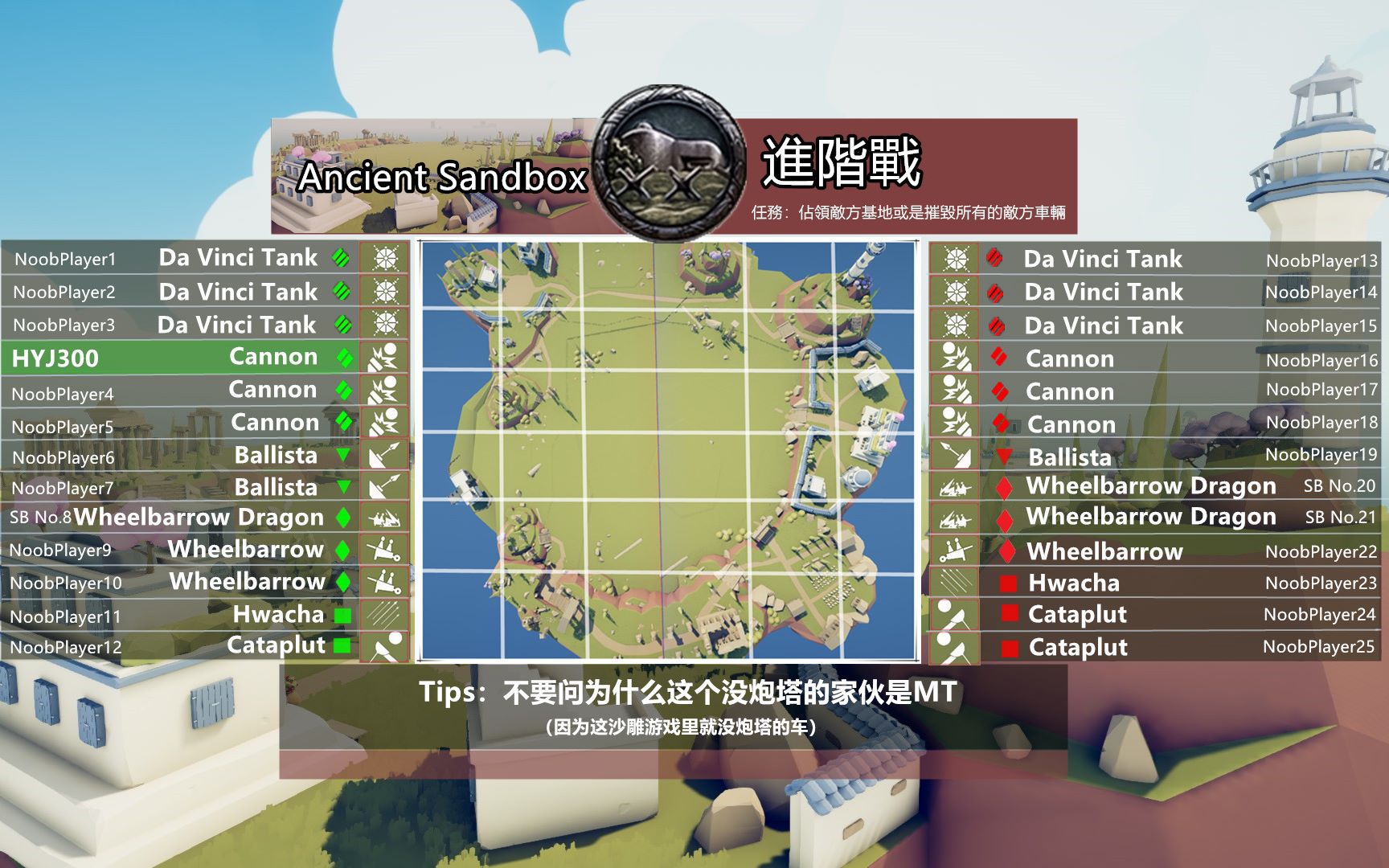The height and width of the screenshot is (868, 1389).
Task: Select NoobPlayer11's Hwacha arrow-volley icon
Action: coord(384,615)
